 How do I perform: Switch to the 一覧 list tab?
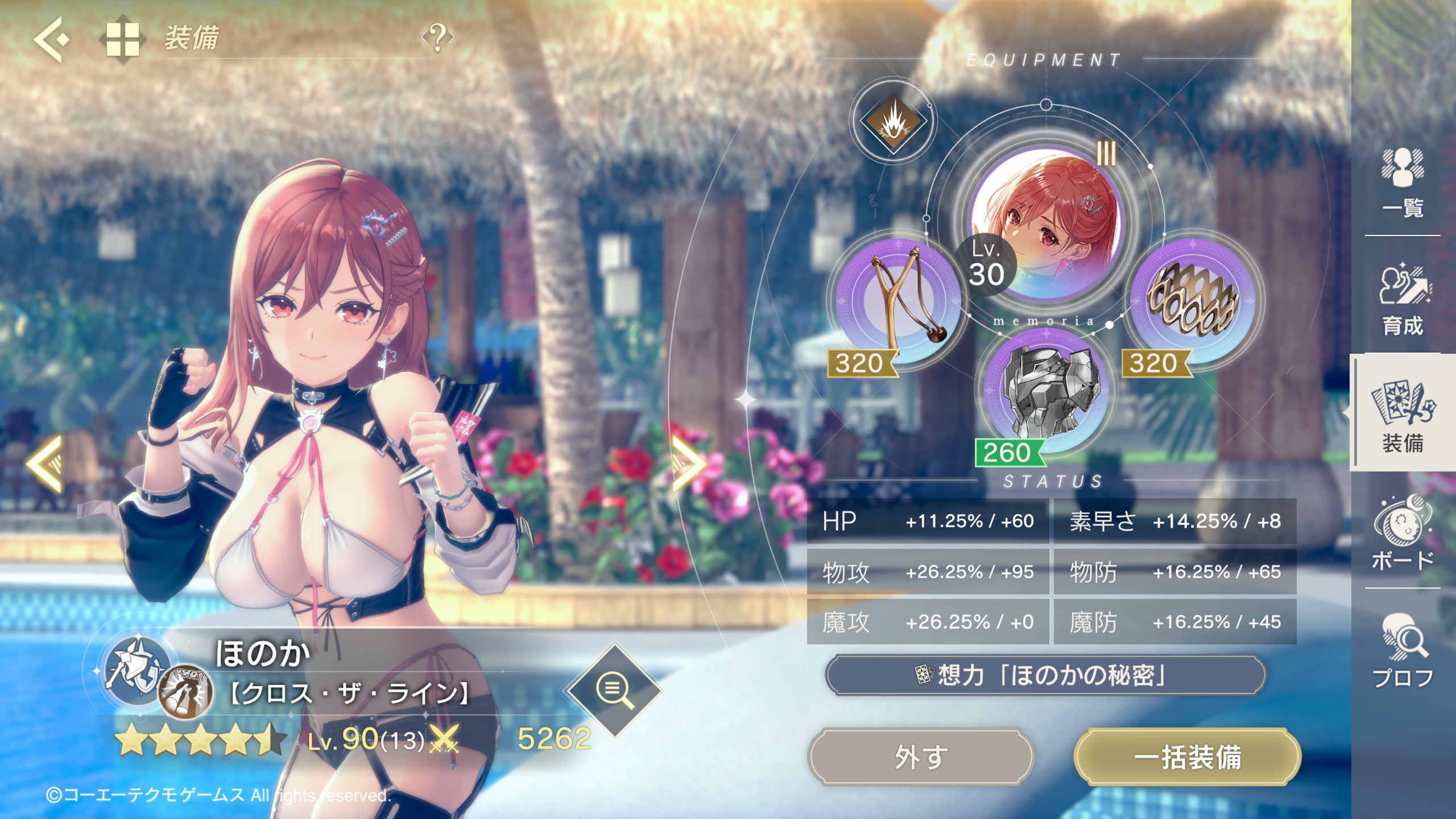[x=1403, y=183]
